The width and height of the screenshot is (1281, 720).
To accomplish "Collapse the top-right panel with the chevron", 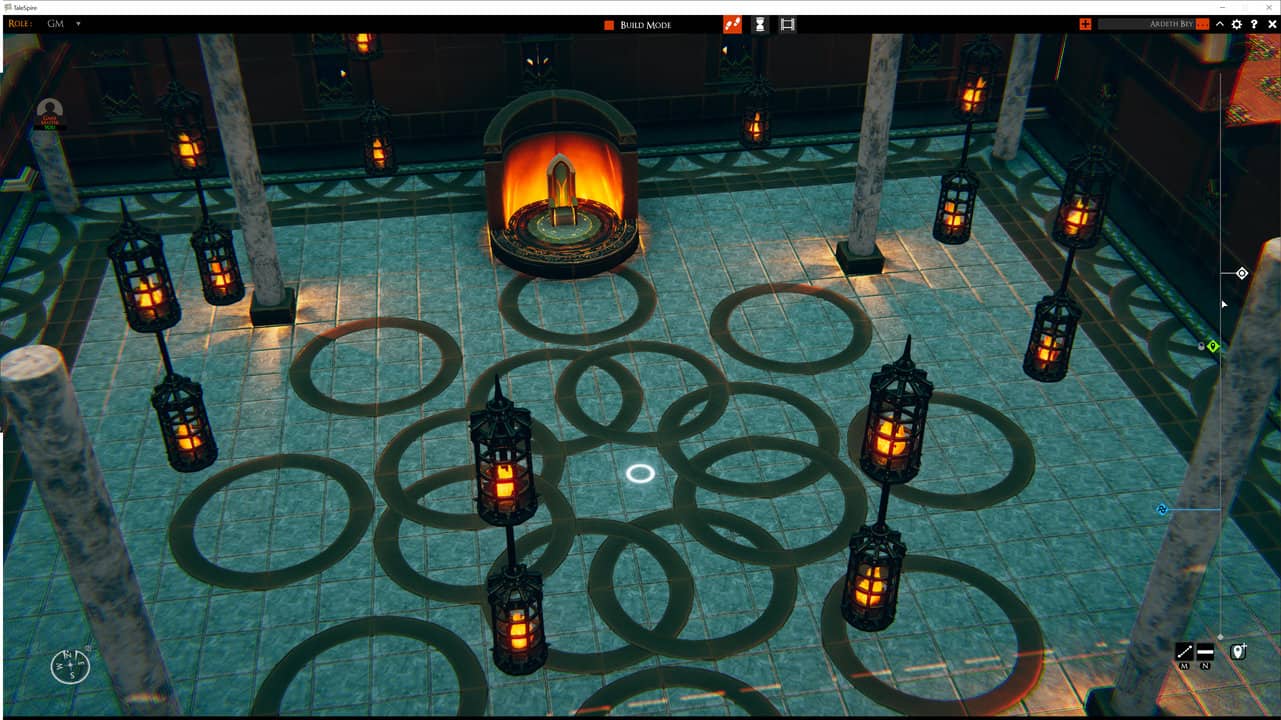I will tap(1220, 22).
